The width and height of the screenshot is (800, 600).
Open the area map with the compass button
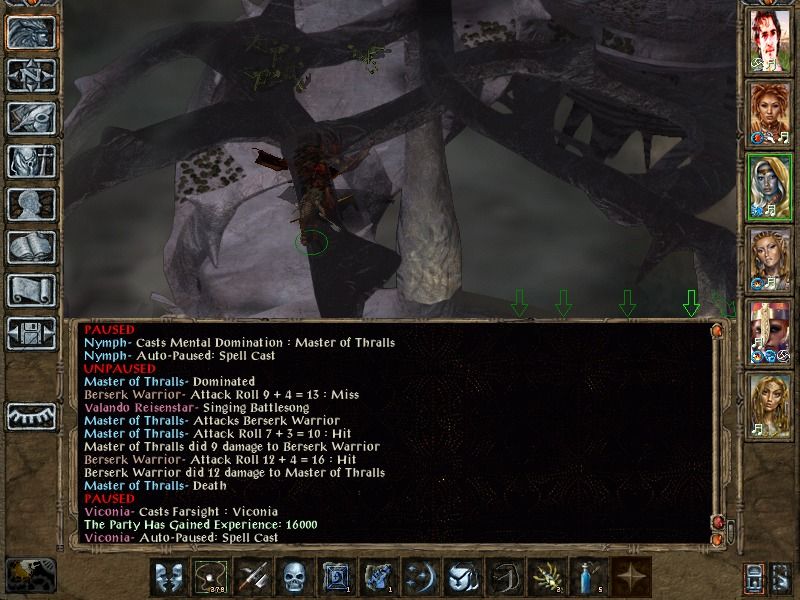coord(31,75)
